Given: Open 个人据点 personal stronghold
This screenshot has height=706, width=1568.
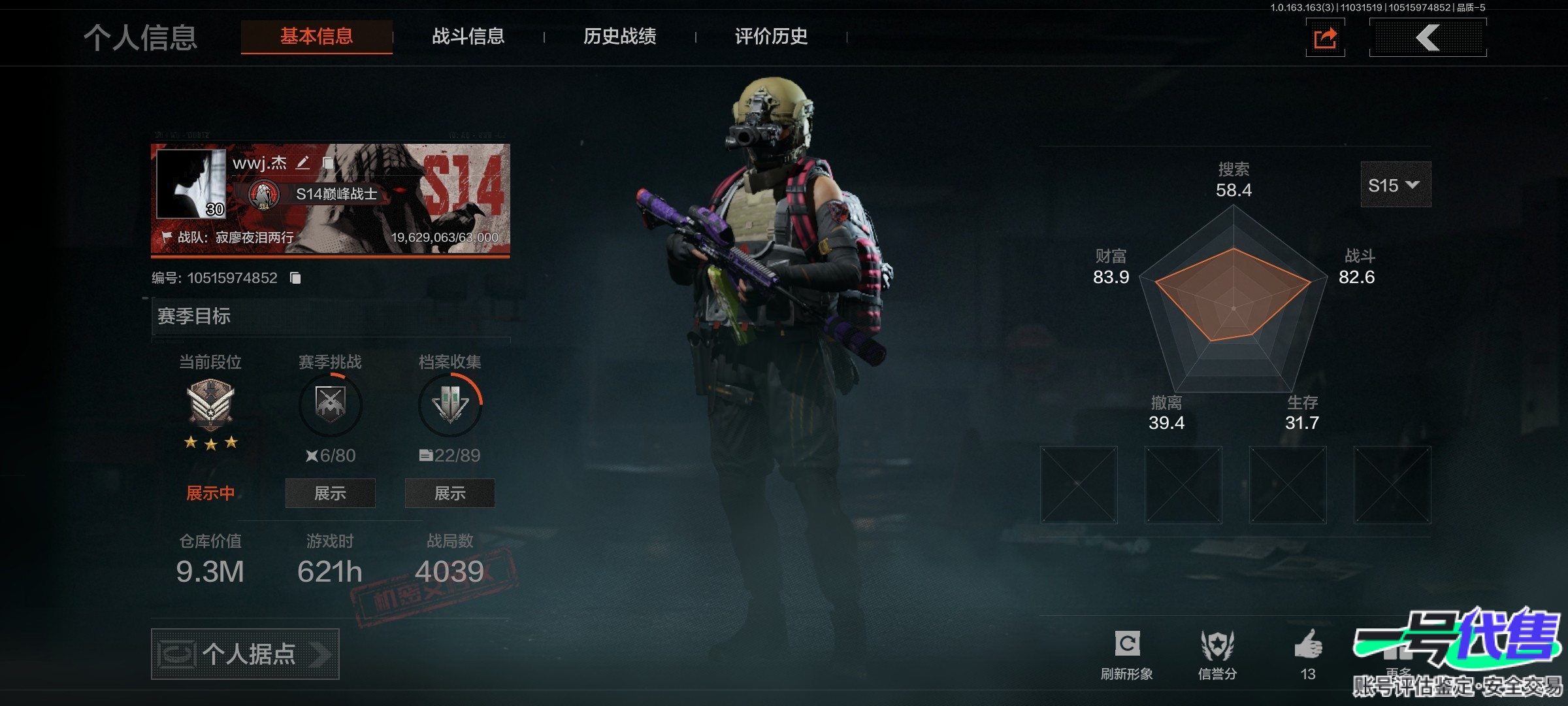Looking at the screenshot, I should coord(245,654).
